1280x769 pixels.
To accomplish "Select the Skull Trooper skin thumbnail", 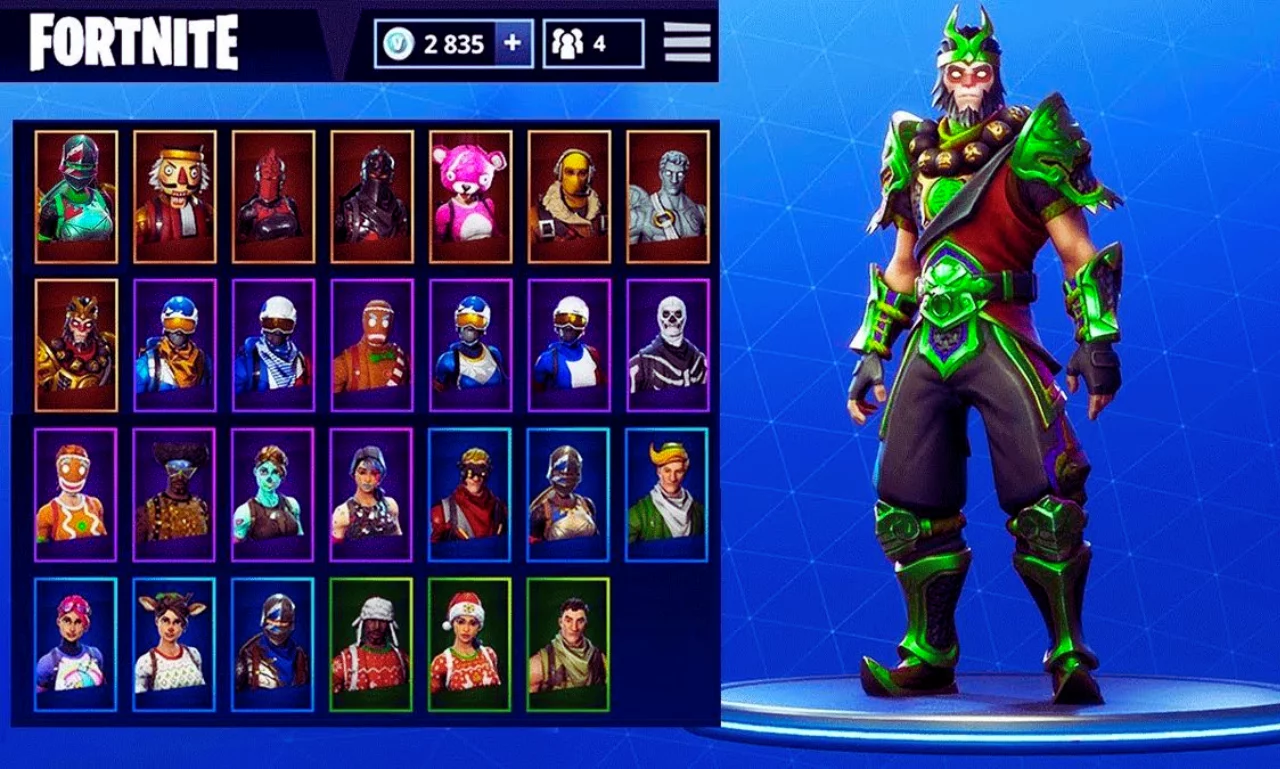I will pos(668,343).
